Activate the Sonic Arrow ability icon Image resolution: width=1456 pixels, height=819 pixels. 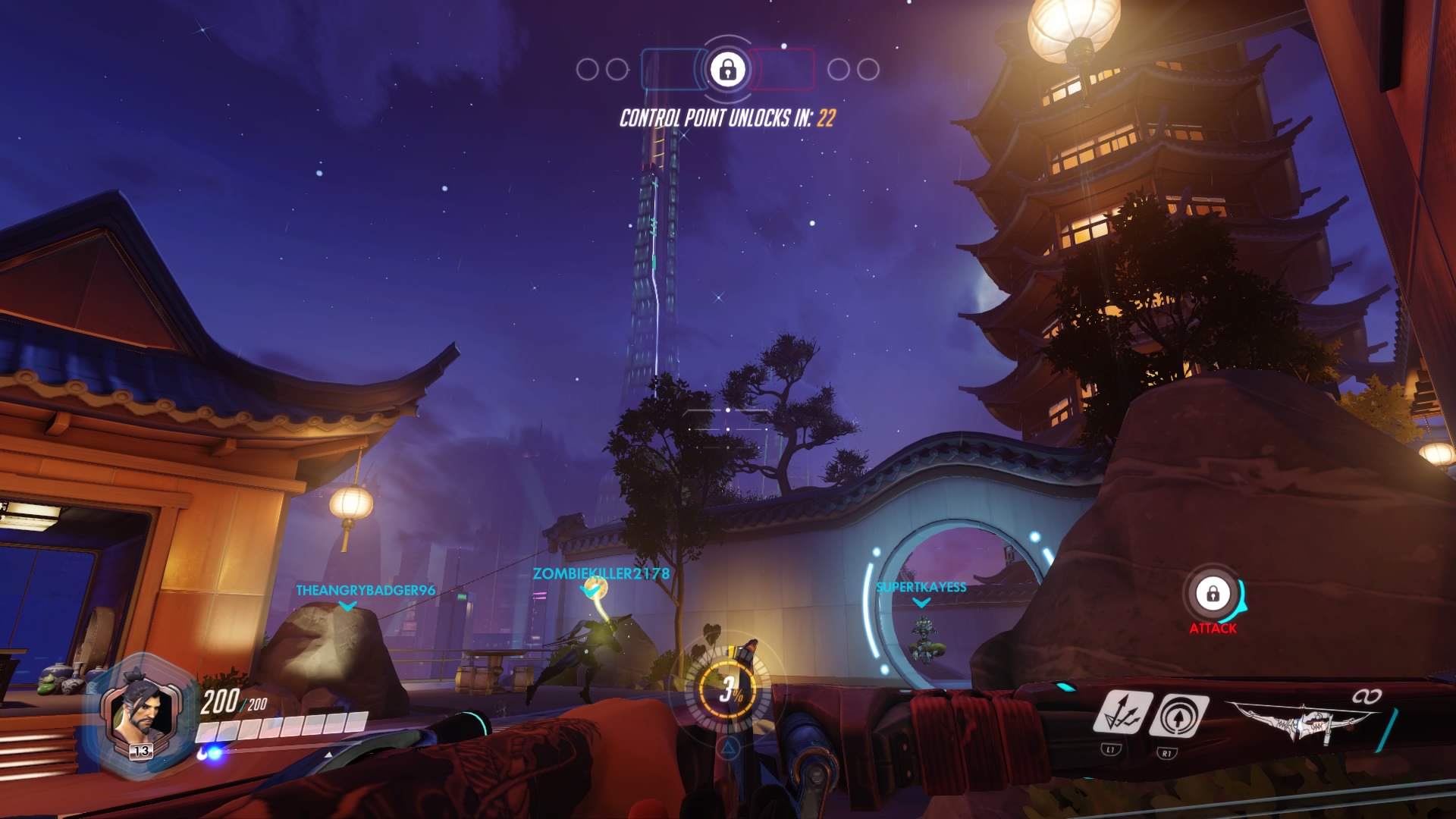coord(1178,715)
